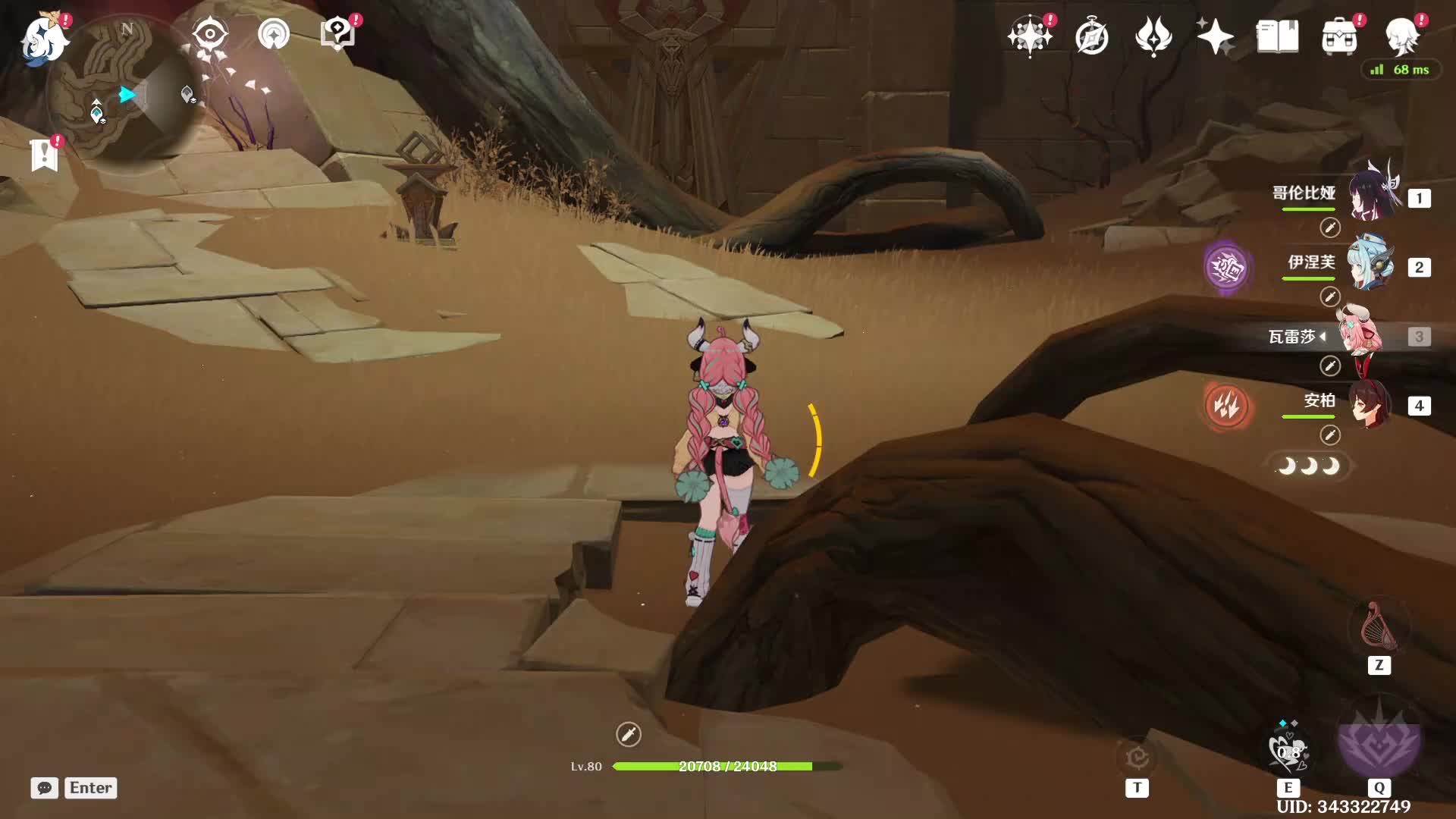The image size is (1456, 819).
Task: Open the quest log bookmark icon
Action: [45, 155]
